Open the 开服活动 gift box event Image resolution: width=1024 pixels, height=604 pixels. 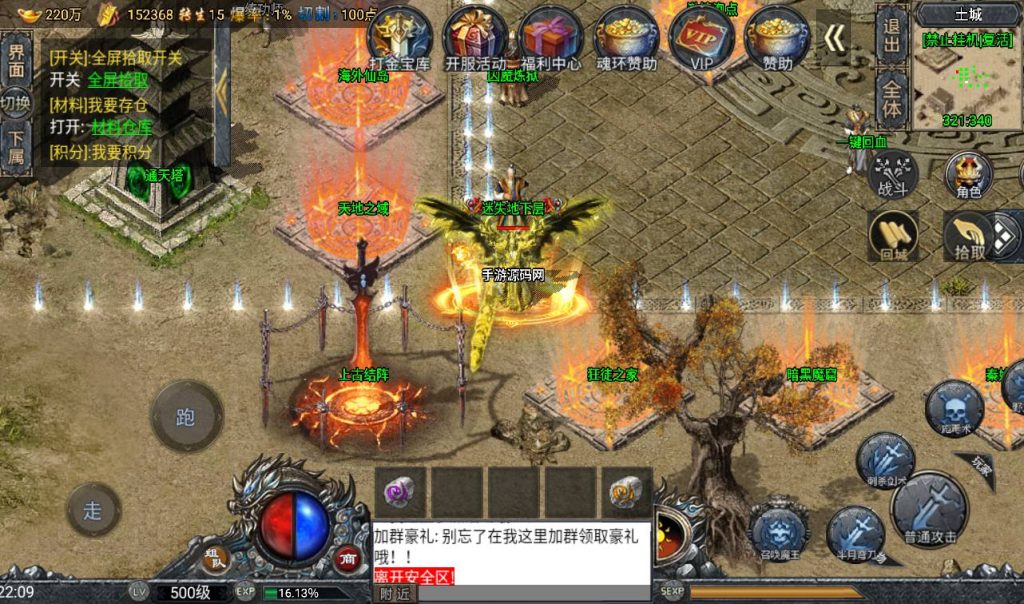(476, 38)
